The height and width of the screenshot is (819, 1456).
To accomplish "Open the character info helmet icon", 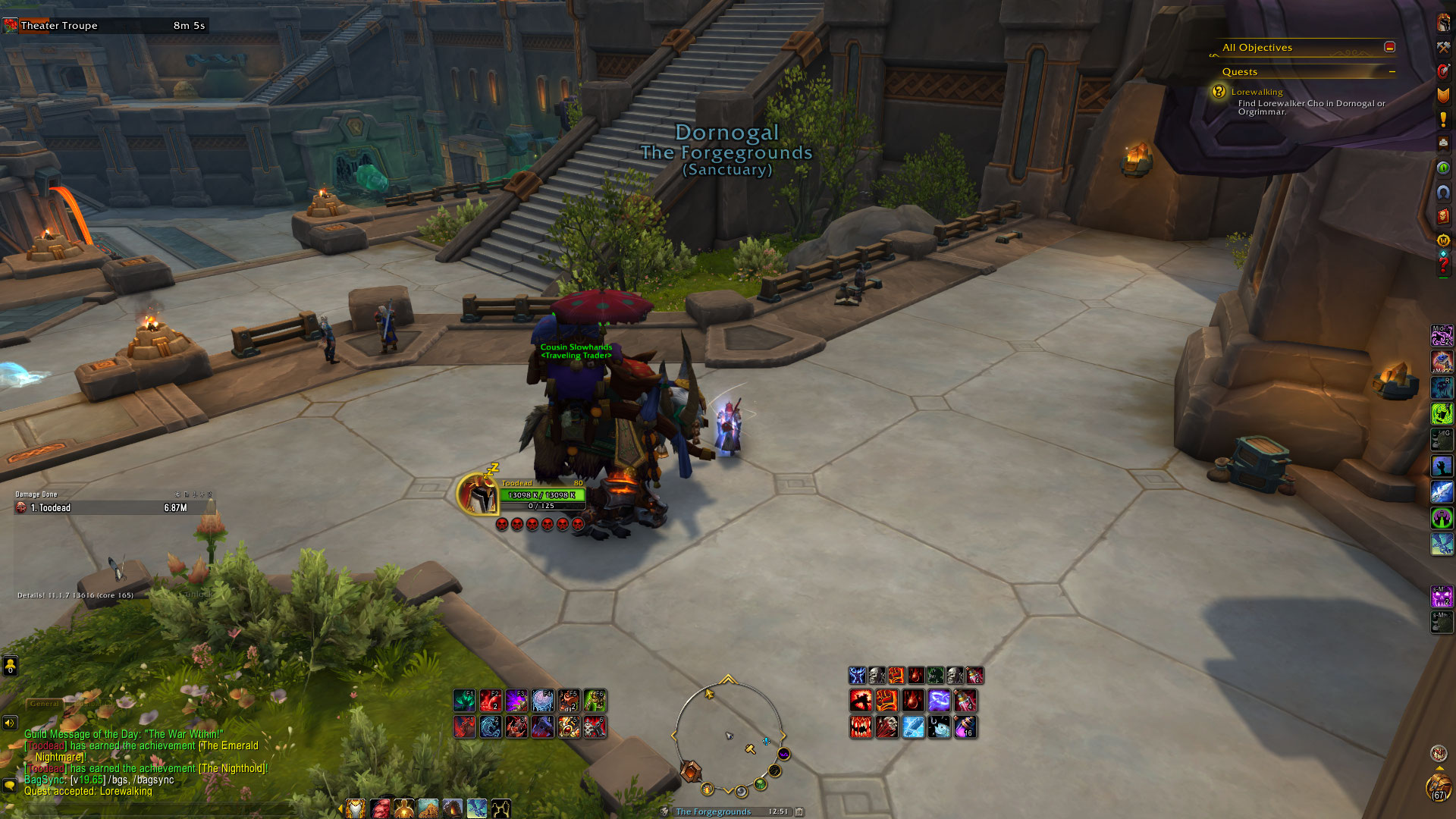I will [x=1443, y=23].
